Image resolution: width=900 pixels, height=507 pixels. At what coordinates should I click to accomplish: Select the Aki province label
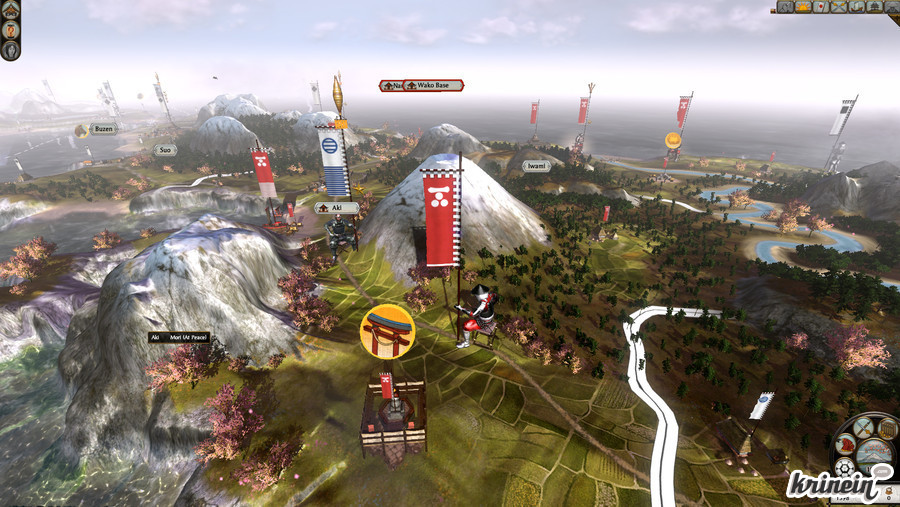point(336,208)
